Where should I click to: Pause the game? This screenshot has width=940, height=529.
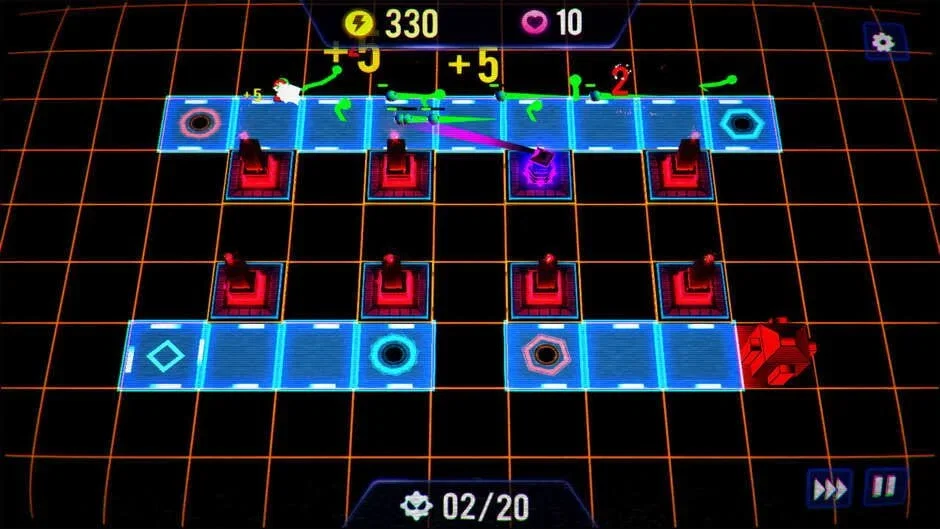[x=886, y=487]
